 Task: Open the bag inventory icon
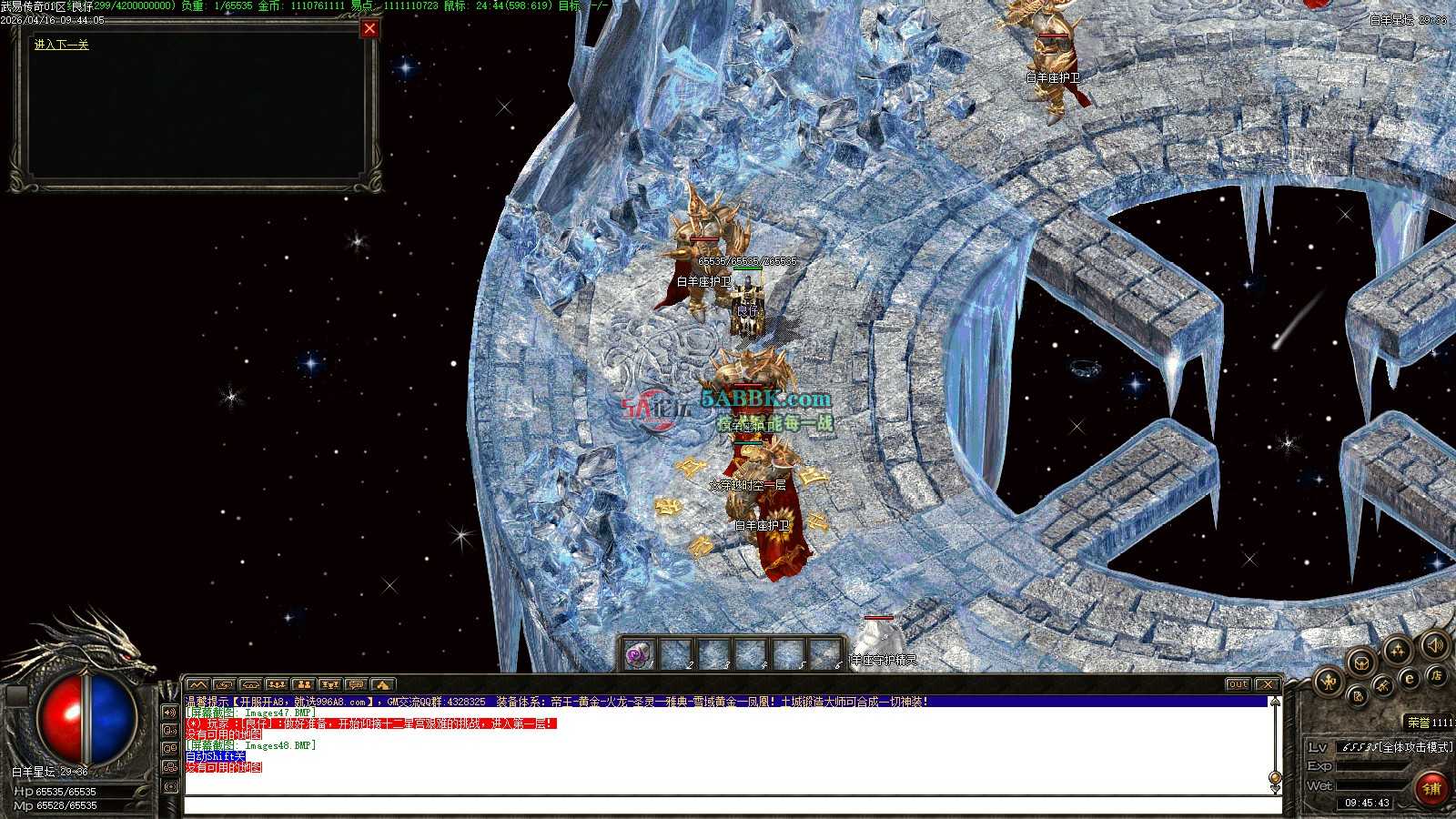[x=1361, y=662]
